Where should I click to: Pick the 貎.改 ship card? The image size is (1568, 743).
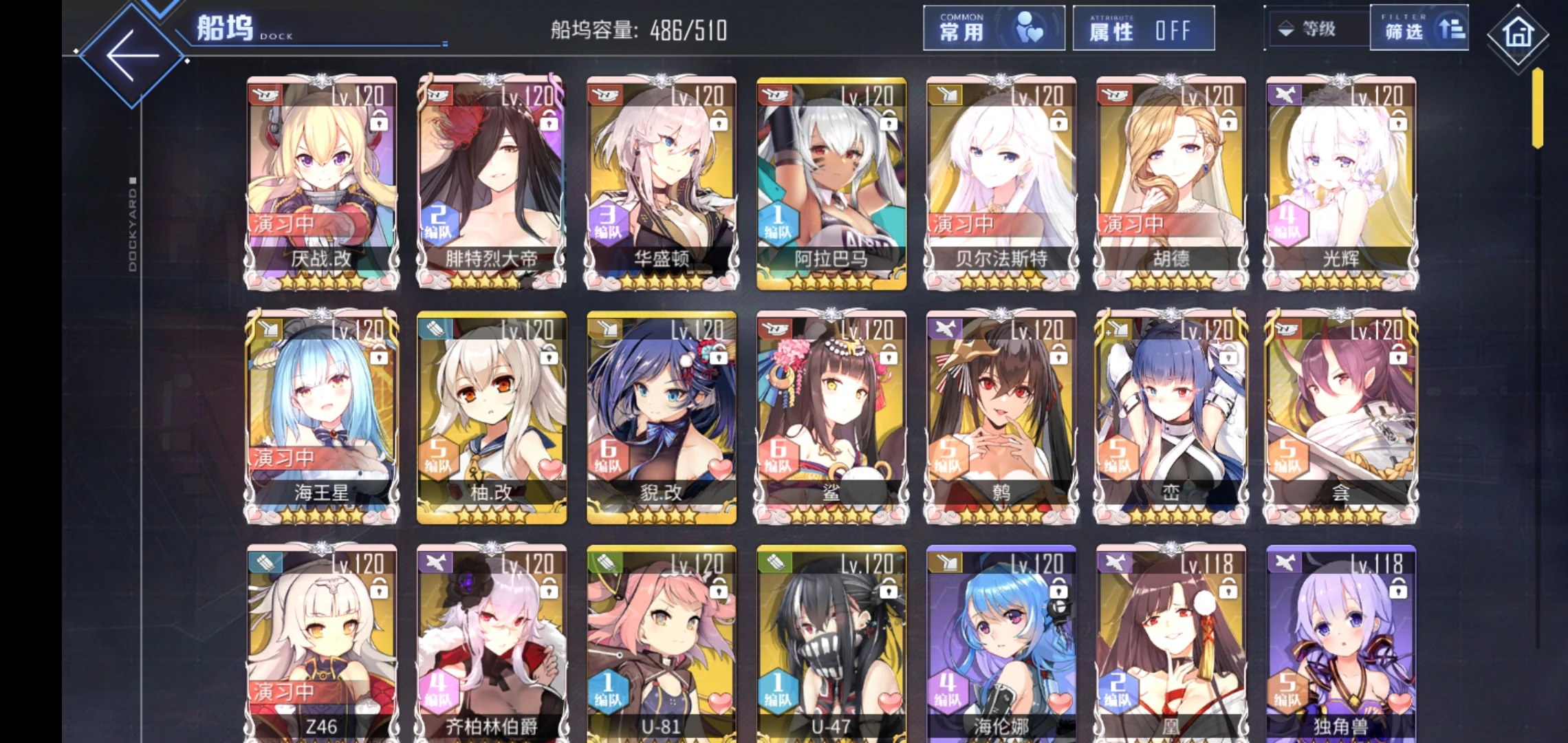pos(661,416)
